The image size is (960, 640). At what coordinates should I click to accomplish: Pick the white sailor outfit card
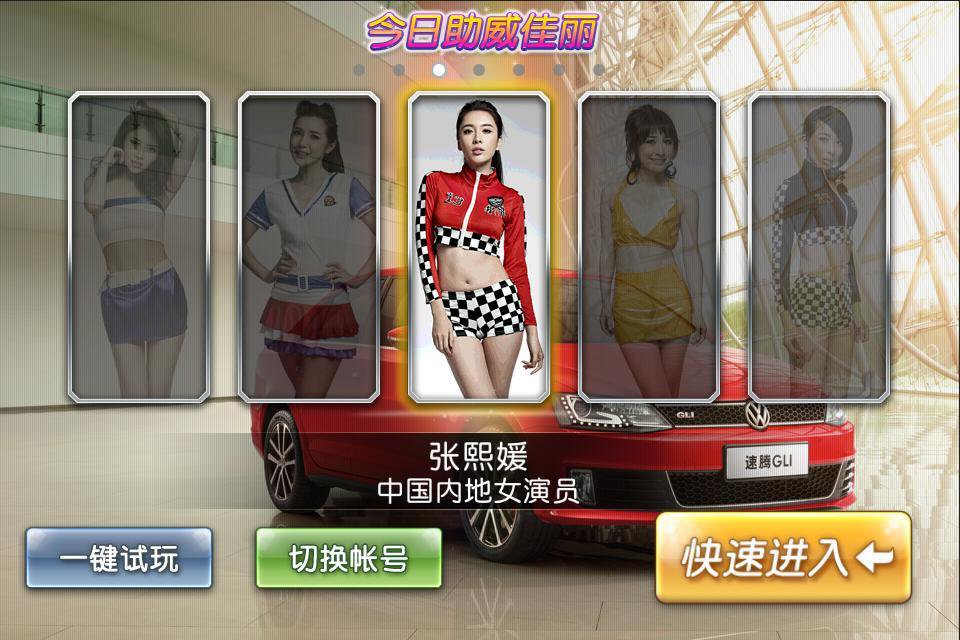click(x=309, y=247)
